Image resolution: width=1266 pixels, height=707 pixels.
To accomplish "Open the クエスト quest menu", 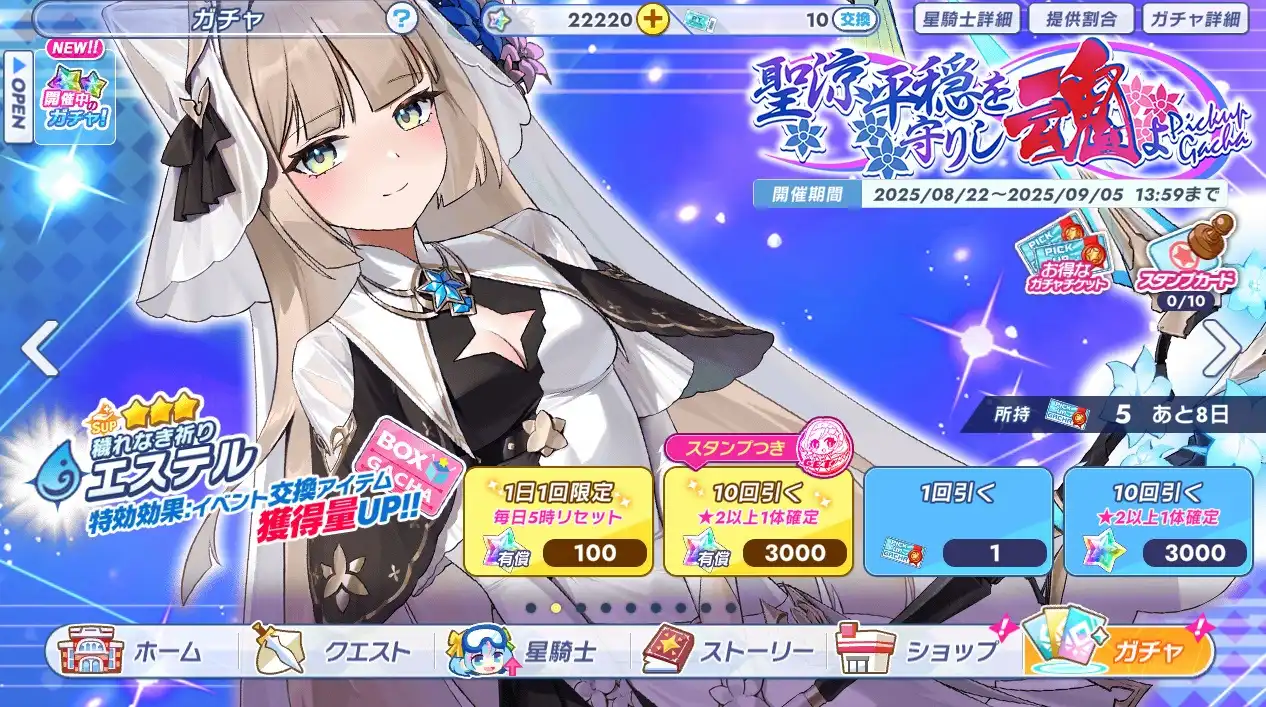I will [x=335, y=652].
